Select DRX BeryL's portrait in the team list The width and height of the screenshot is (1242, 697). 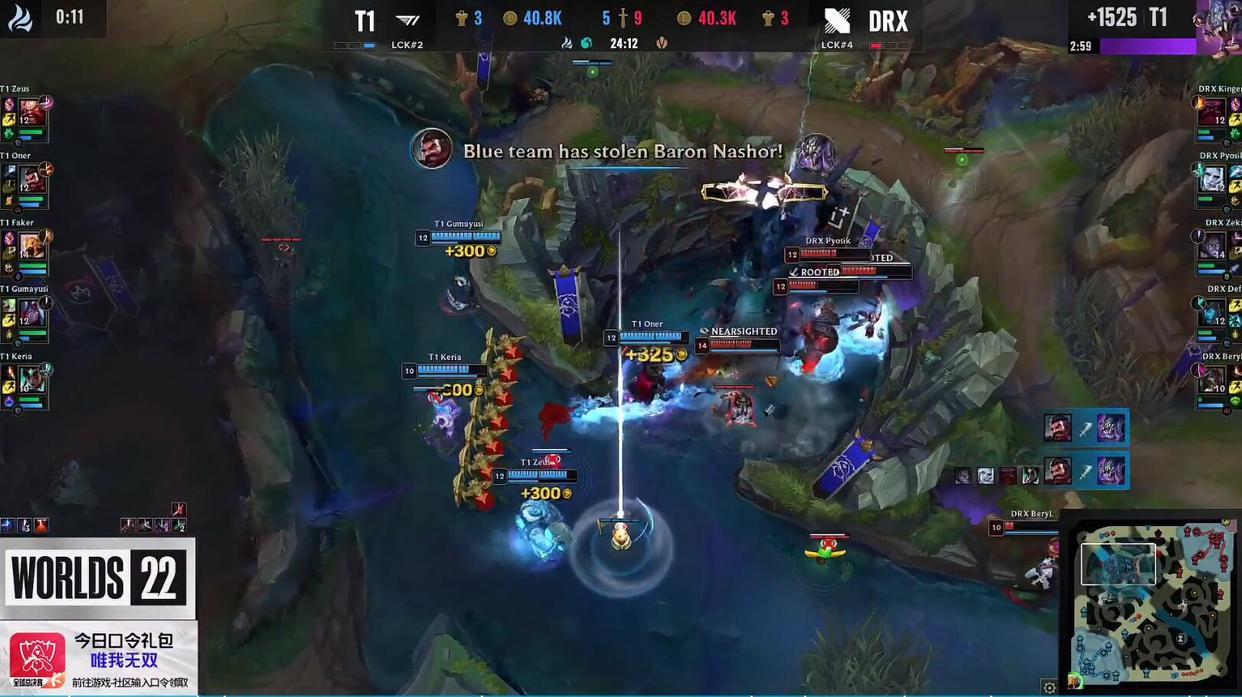[1212, 380]
